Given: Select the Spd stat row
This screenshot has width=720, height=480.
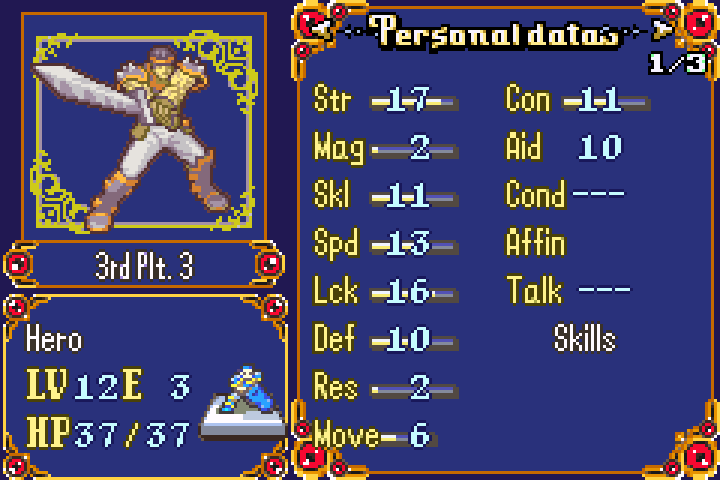Looking at the screenshot, I should (384, 244).
